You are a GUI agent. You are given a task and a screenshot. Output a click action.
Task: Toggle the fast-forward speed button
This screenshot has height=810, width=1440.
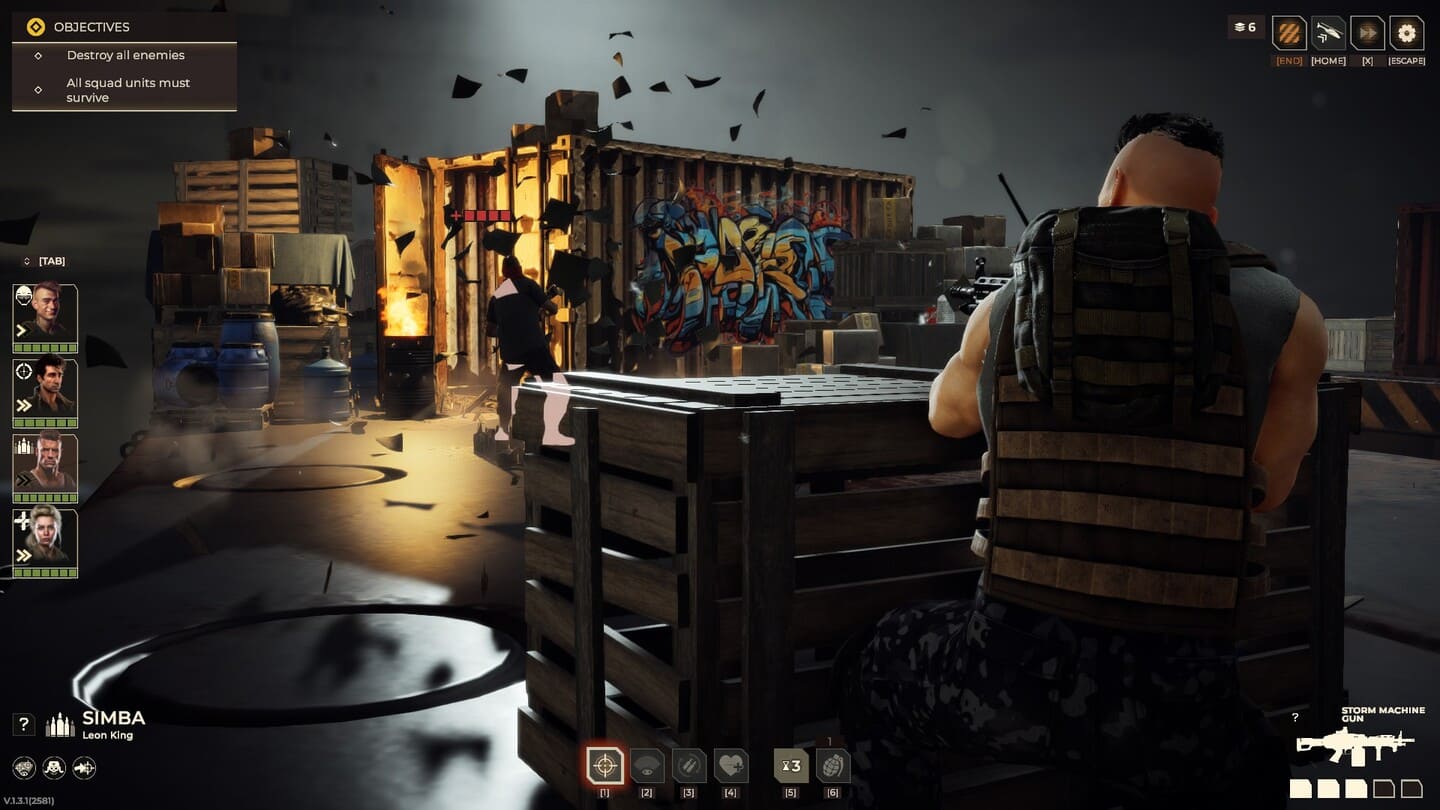coord(1367,33)
